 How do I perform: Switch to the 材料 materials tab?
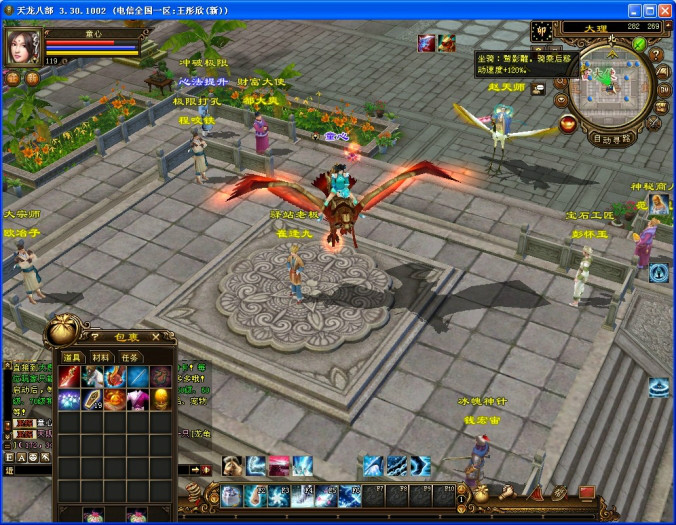click(x=101, y=357)
